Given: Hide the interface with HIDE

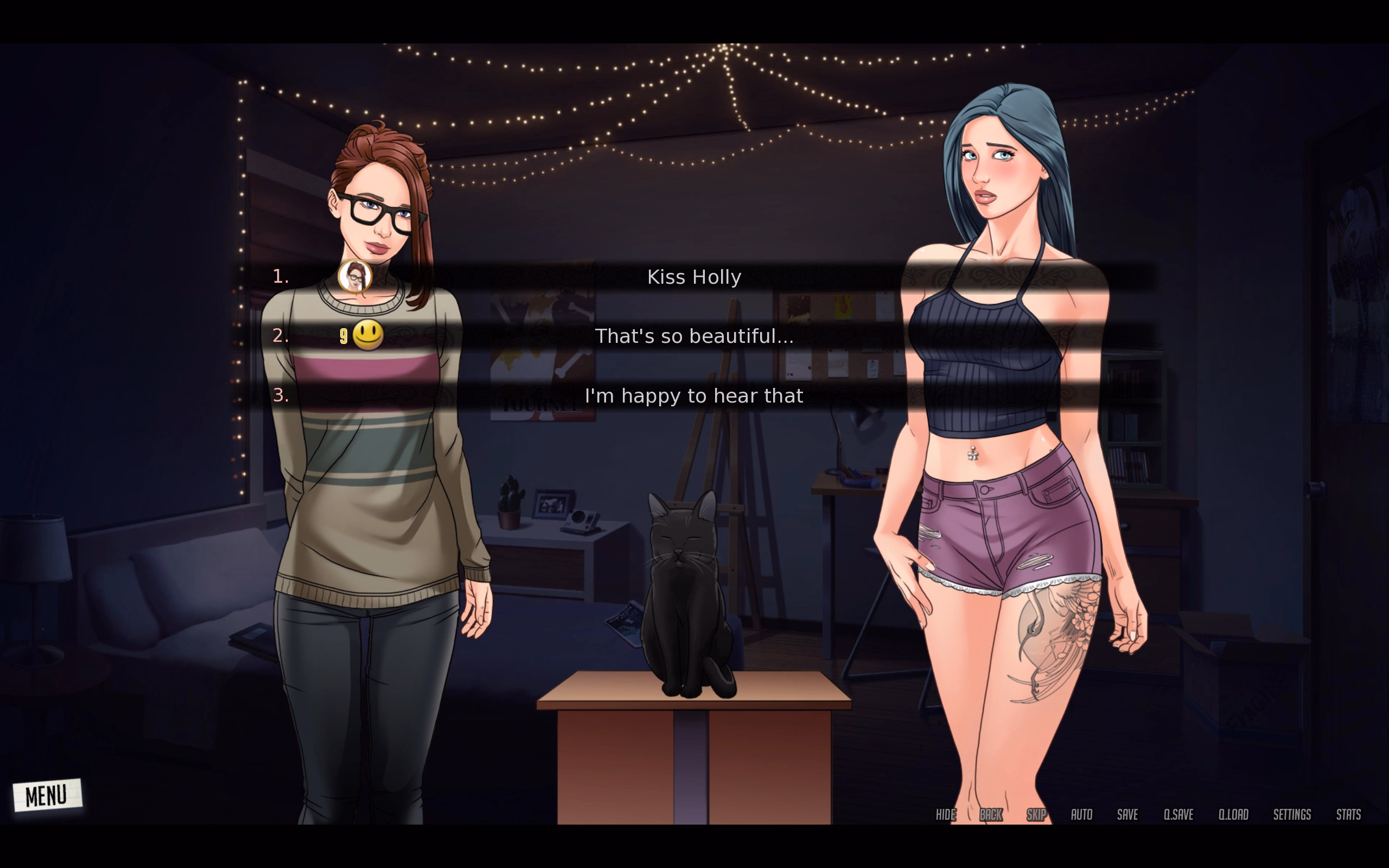Looking at the screenshot, I should click(945, 815).
